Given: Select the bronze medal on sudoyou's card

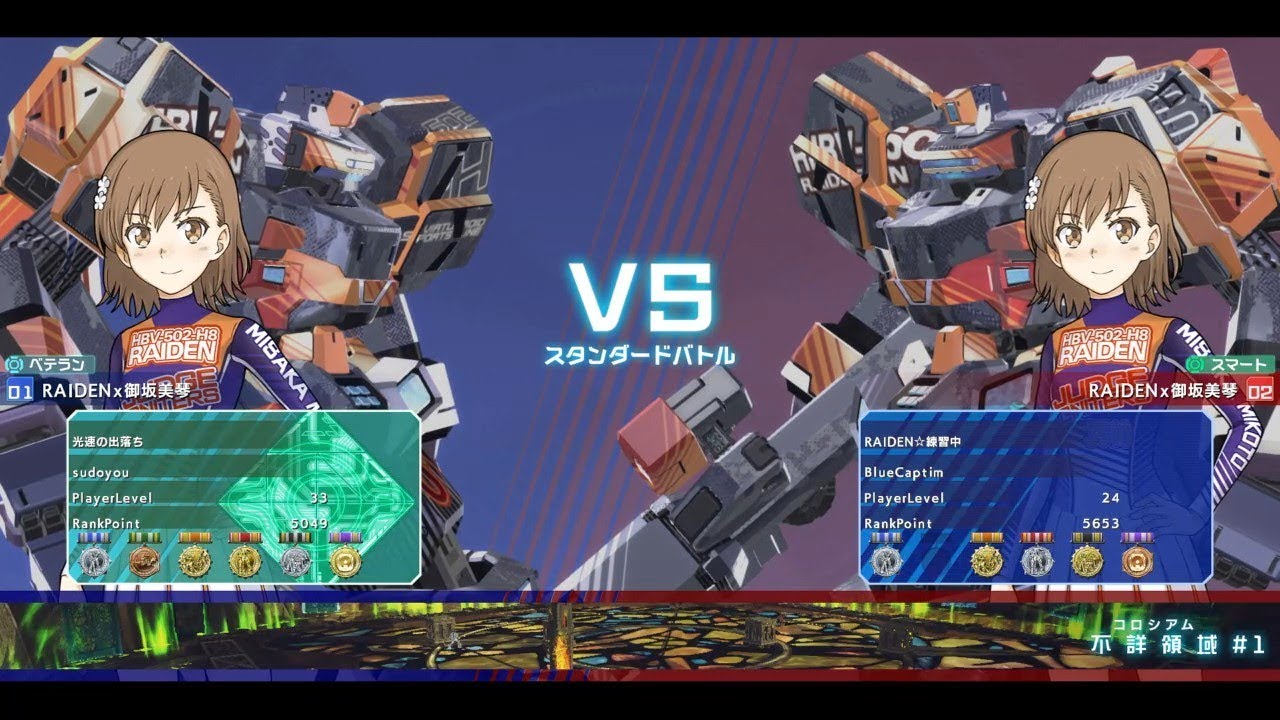Looking at the screenshot, I should pyautogui.click(x=145, y=560).
